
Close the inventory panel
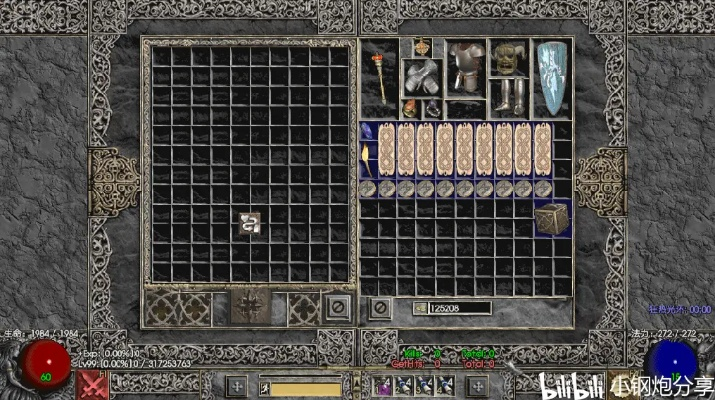[x=380, y=307]
